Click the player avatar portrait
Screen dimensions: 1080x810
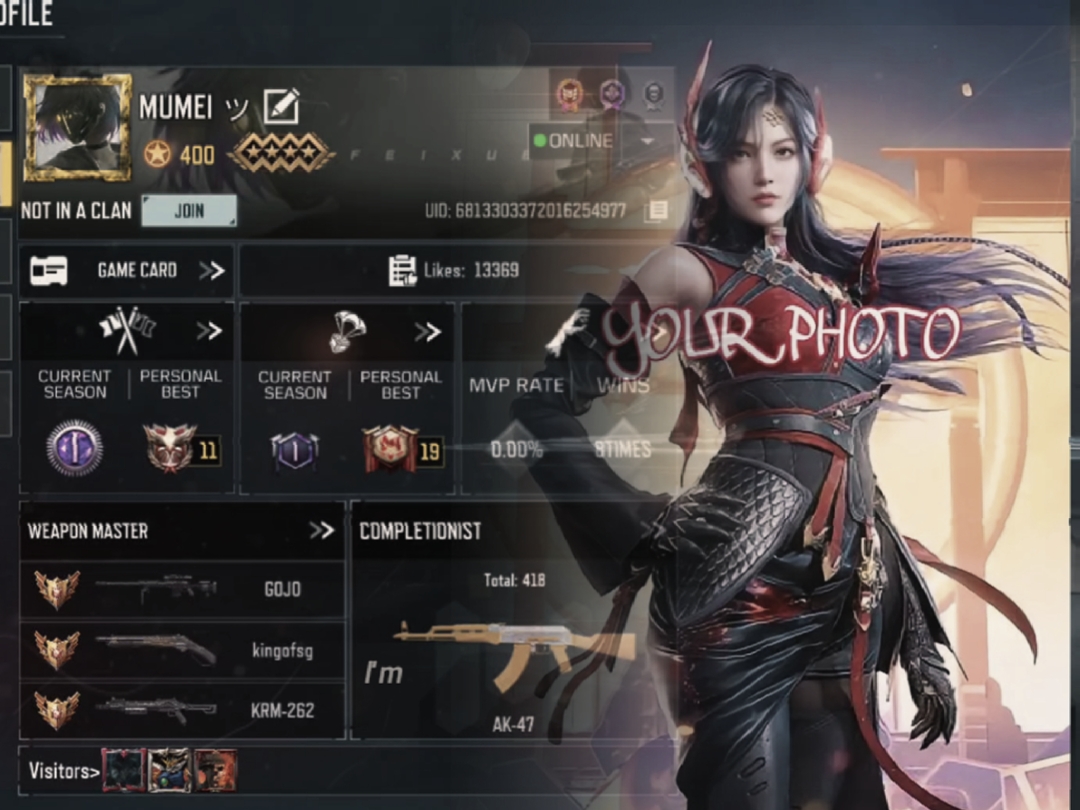pos(77,127)
